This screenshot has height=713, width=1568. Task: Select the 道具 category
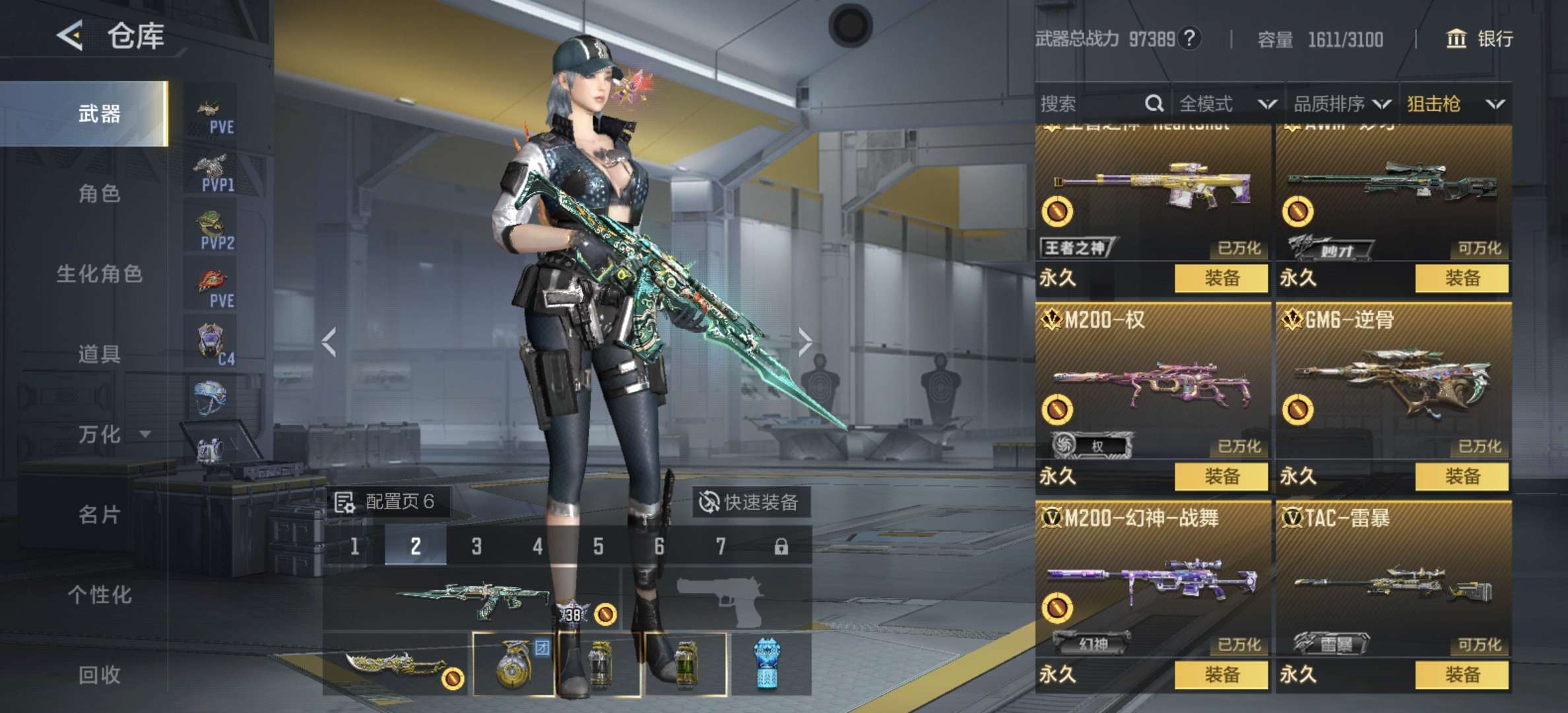99,355
